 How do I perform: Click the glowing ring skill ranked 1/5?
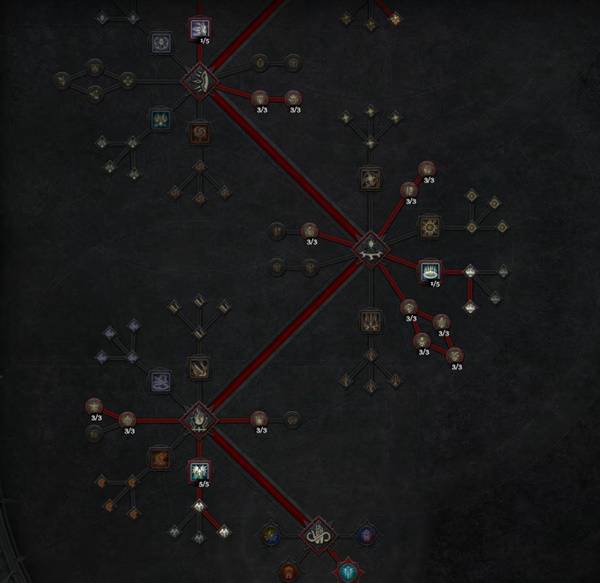(431, 269)
